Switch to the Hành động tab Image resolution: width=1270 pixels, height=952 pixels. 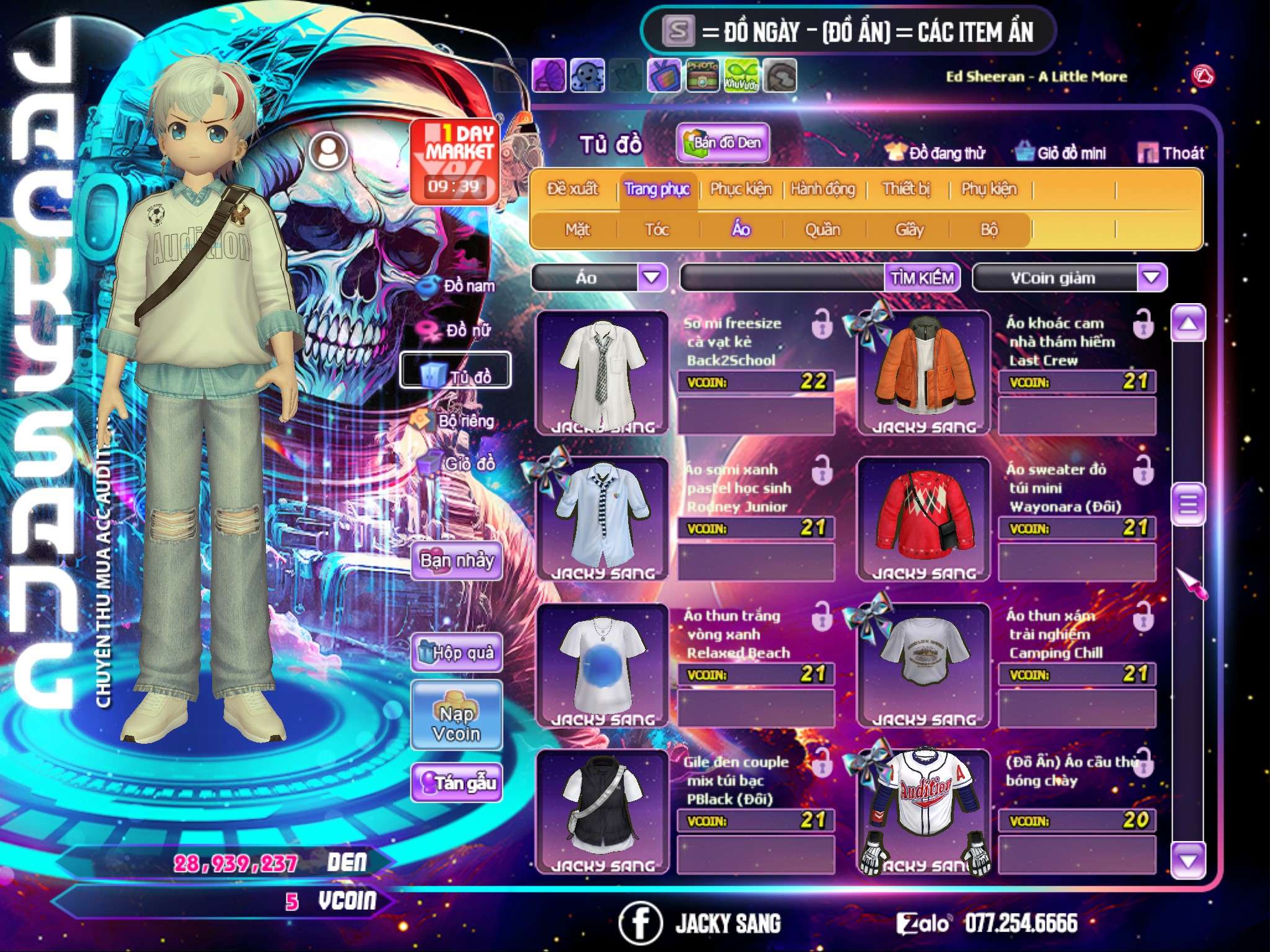point(823,189)
